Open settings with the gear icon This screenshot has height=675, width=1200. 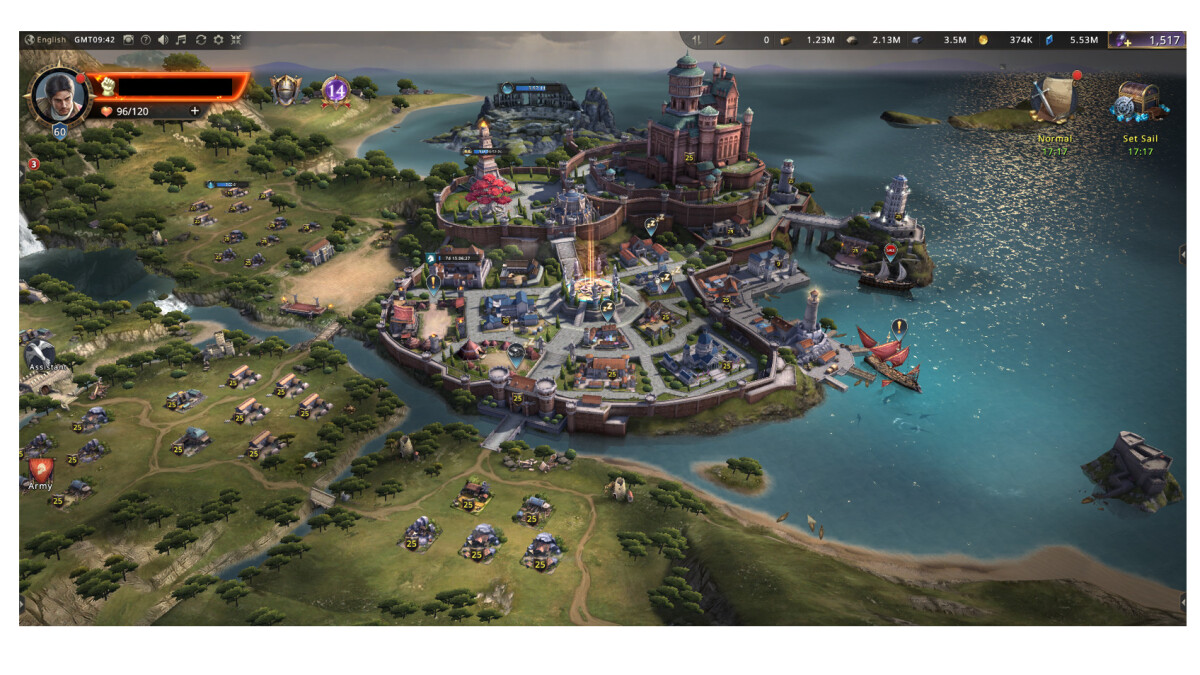[218, 40]
